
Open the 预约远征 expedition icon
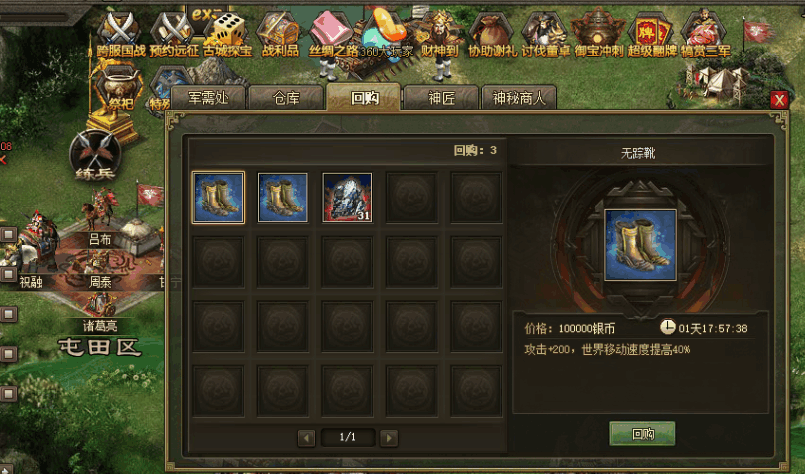click(174, 32)
